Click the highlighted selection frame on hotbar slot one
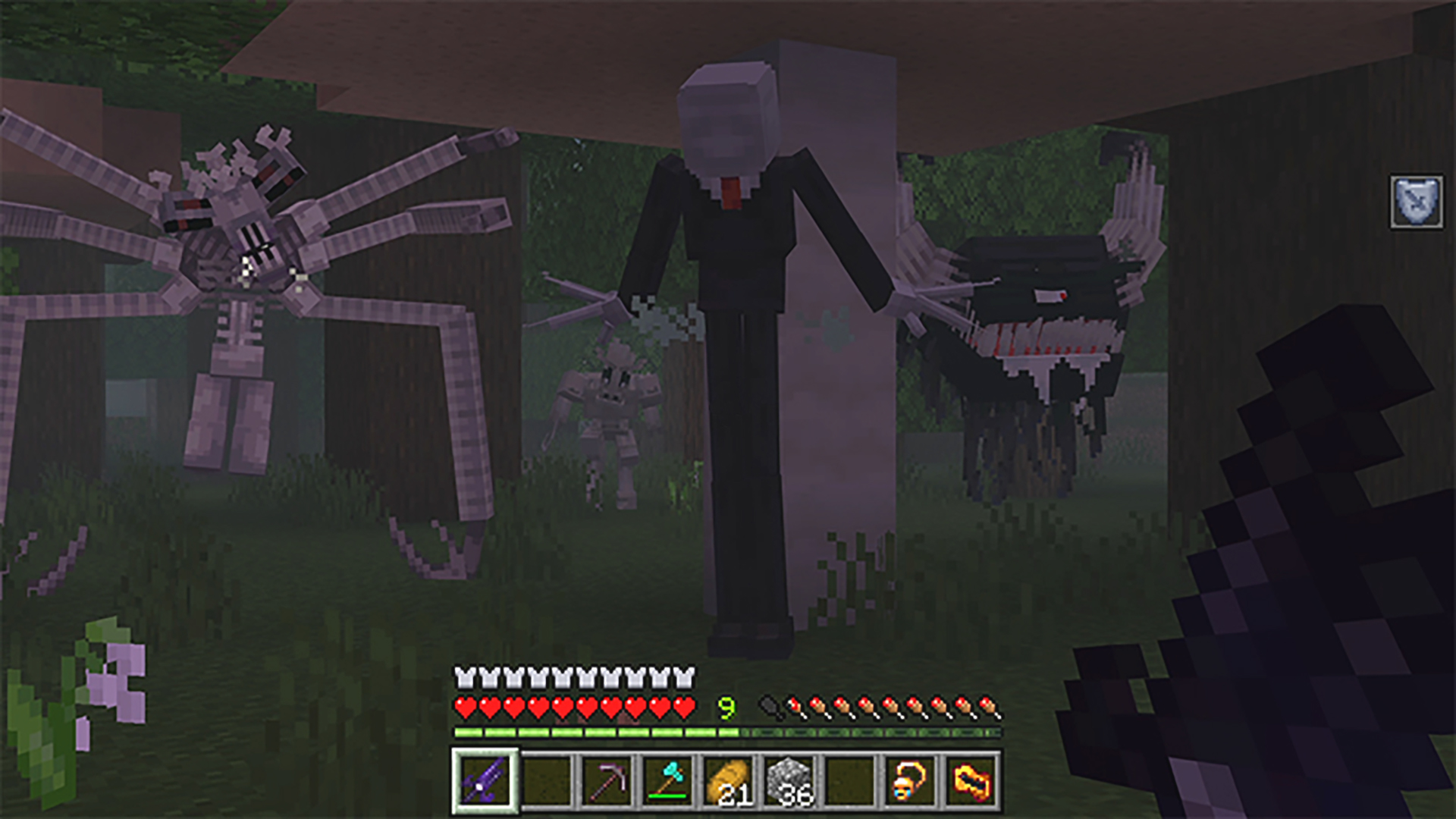The image size is (1456, 819). point(485,787)
